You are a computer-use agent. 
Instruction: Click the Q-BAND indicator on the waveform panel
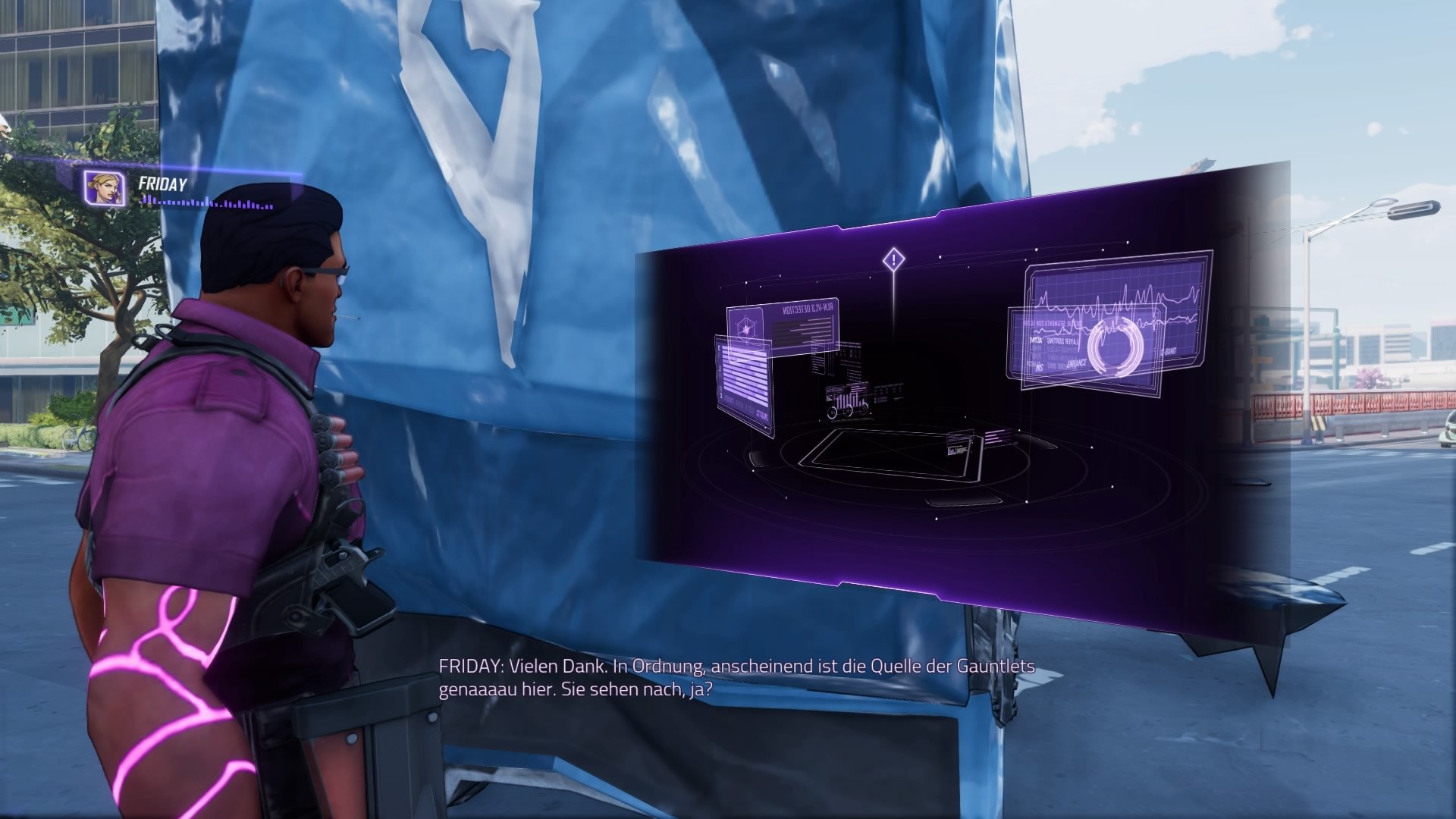pos(1169,351)
